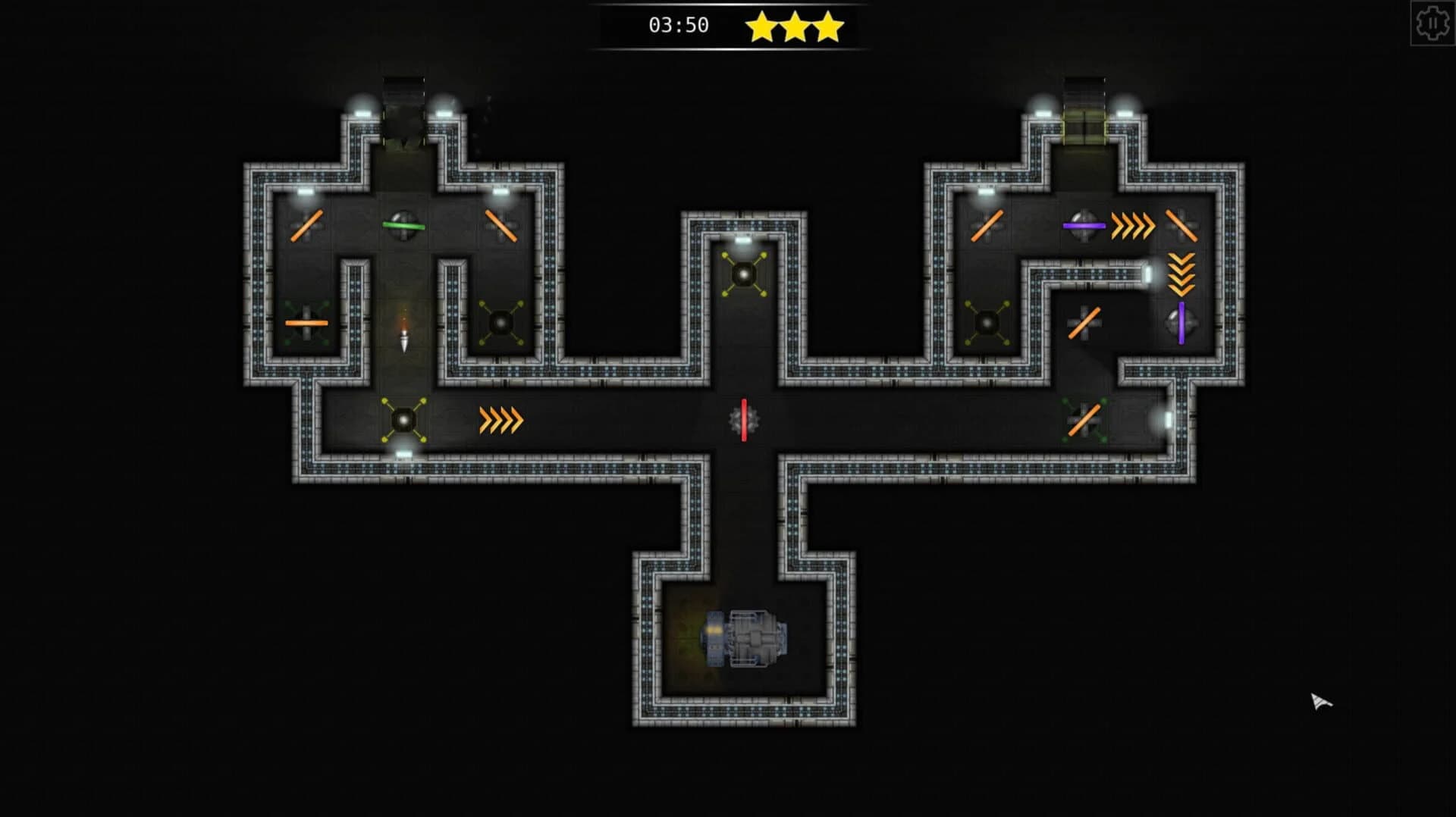Click the black cross turret in the left room
The width and height of the screenshot is (1456, 817).
[500, 321]
